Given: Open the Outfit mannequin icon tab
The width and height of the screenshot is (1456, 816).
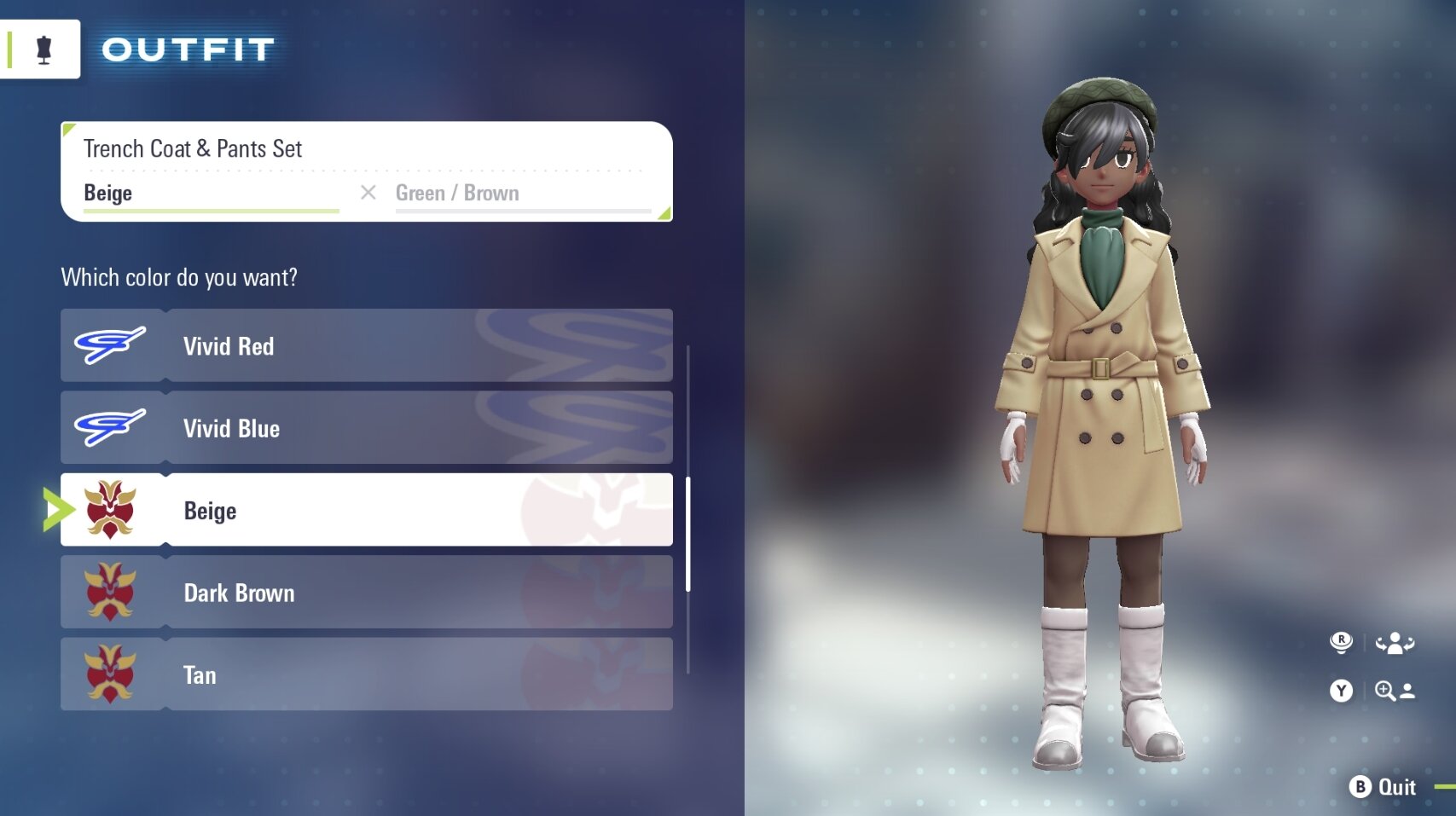Looking at the screenshot, I should pyautogui.click(x=44, y=49).
